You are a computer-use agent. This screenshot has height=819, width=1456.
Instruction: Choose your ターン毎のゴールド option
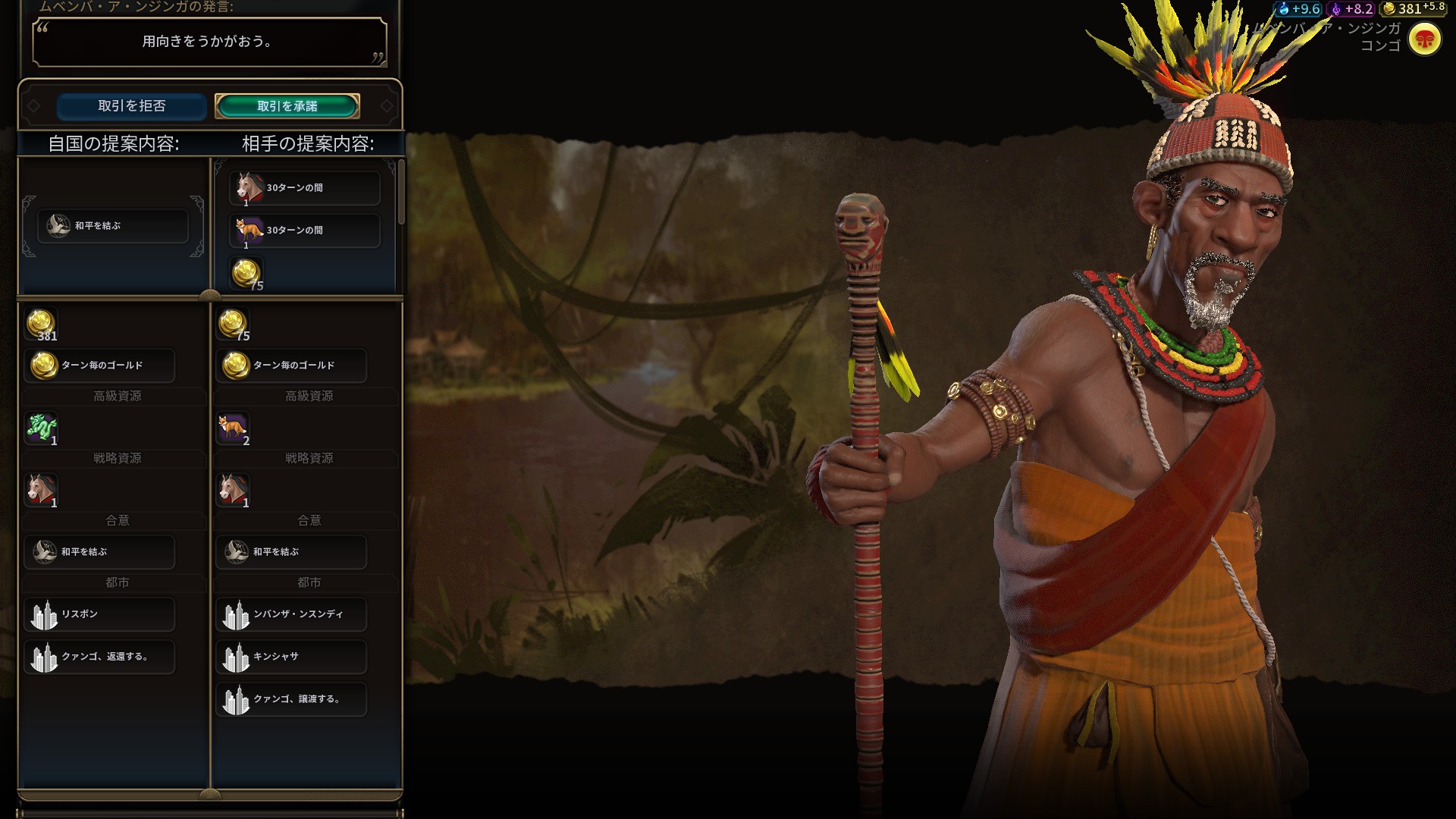click(x=99, y=366)
